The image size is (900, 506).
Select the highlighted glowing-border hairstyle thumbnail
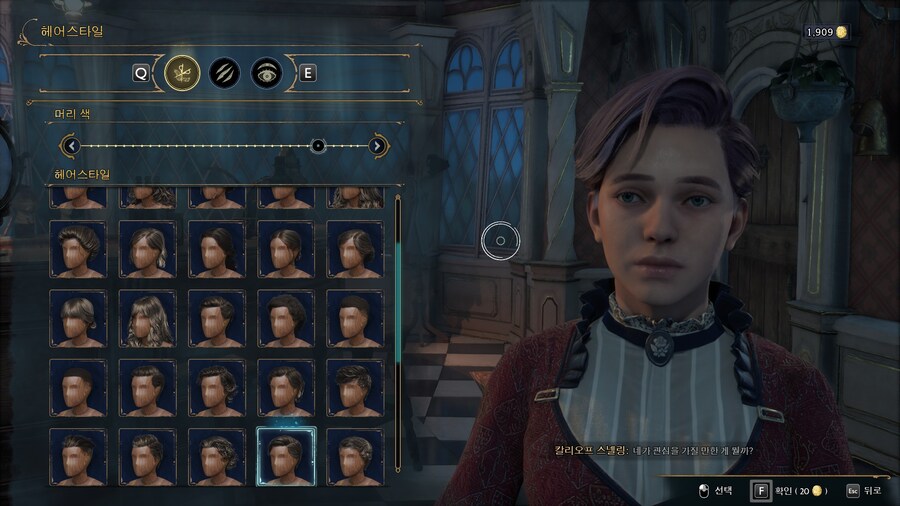pyautogui.click(x=286, y=455)
